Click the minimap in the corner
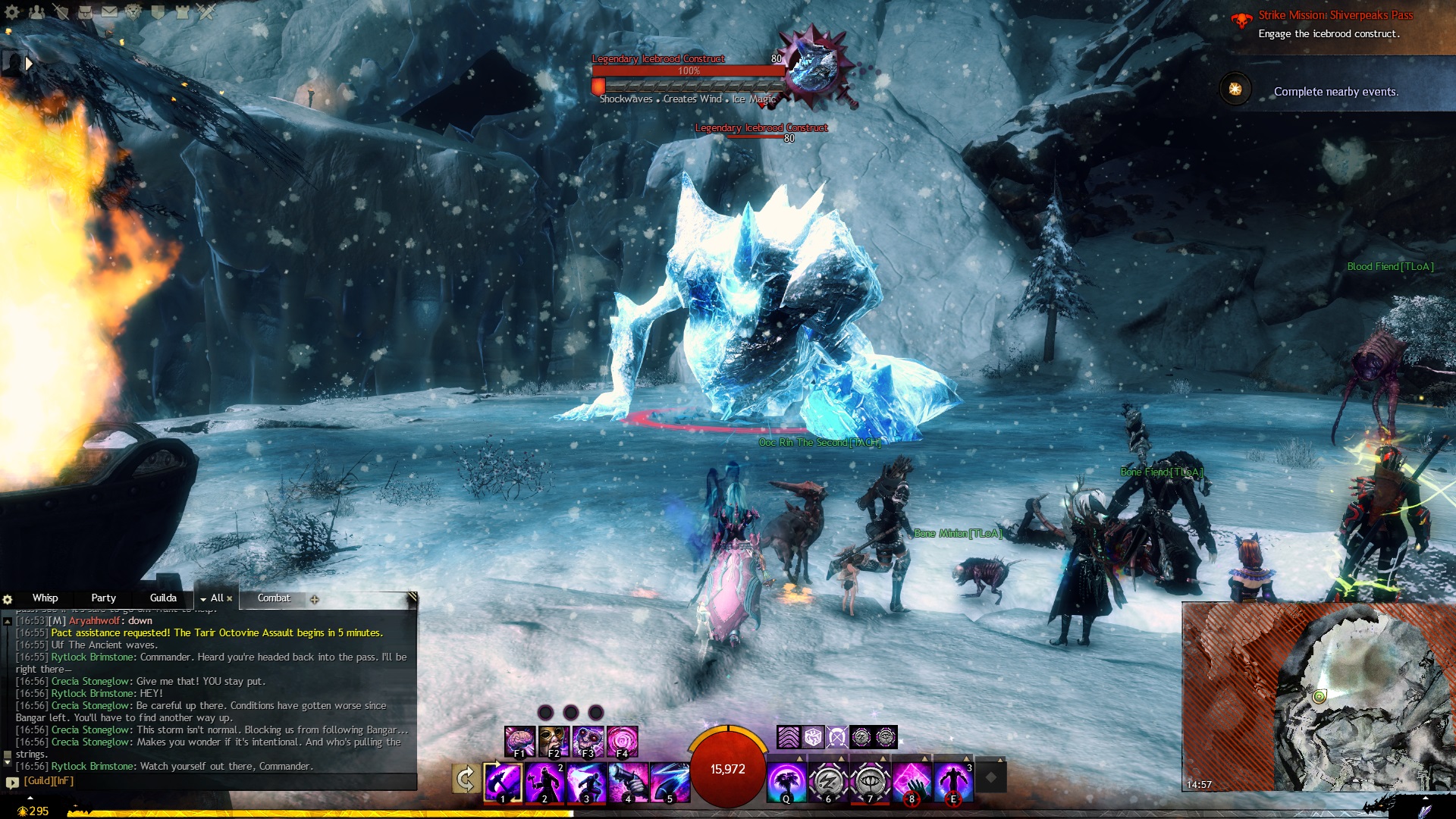 pos(1318,696)
